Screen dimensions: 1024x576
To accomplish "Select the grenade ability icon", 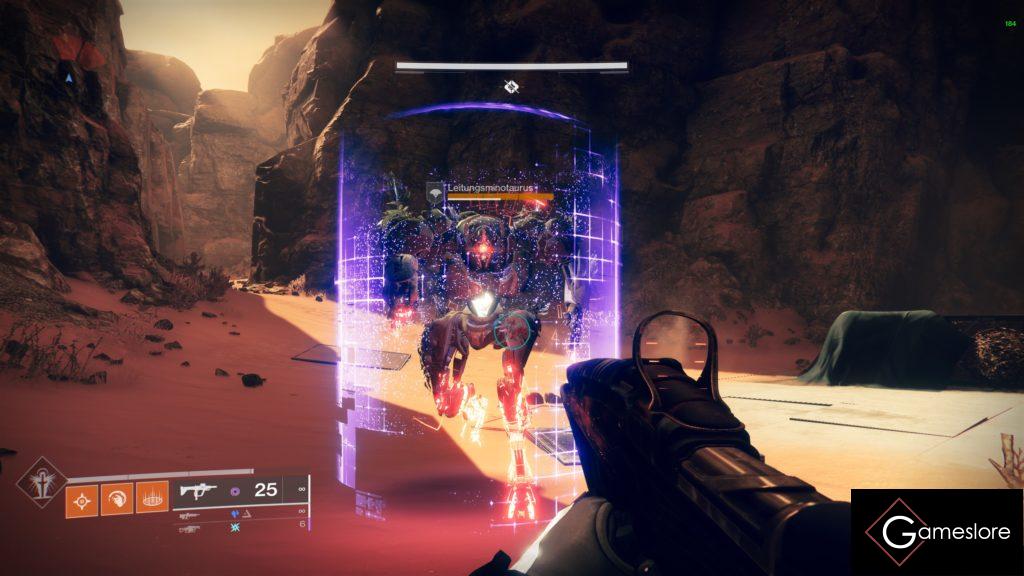I will pyautogui.click(x=81, y=497).
